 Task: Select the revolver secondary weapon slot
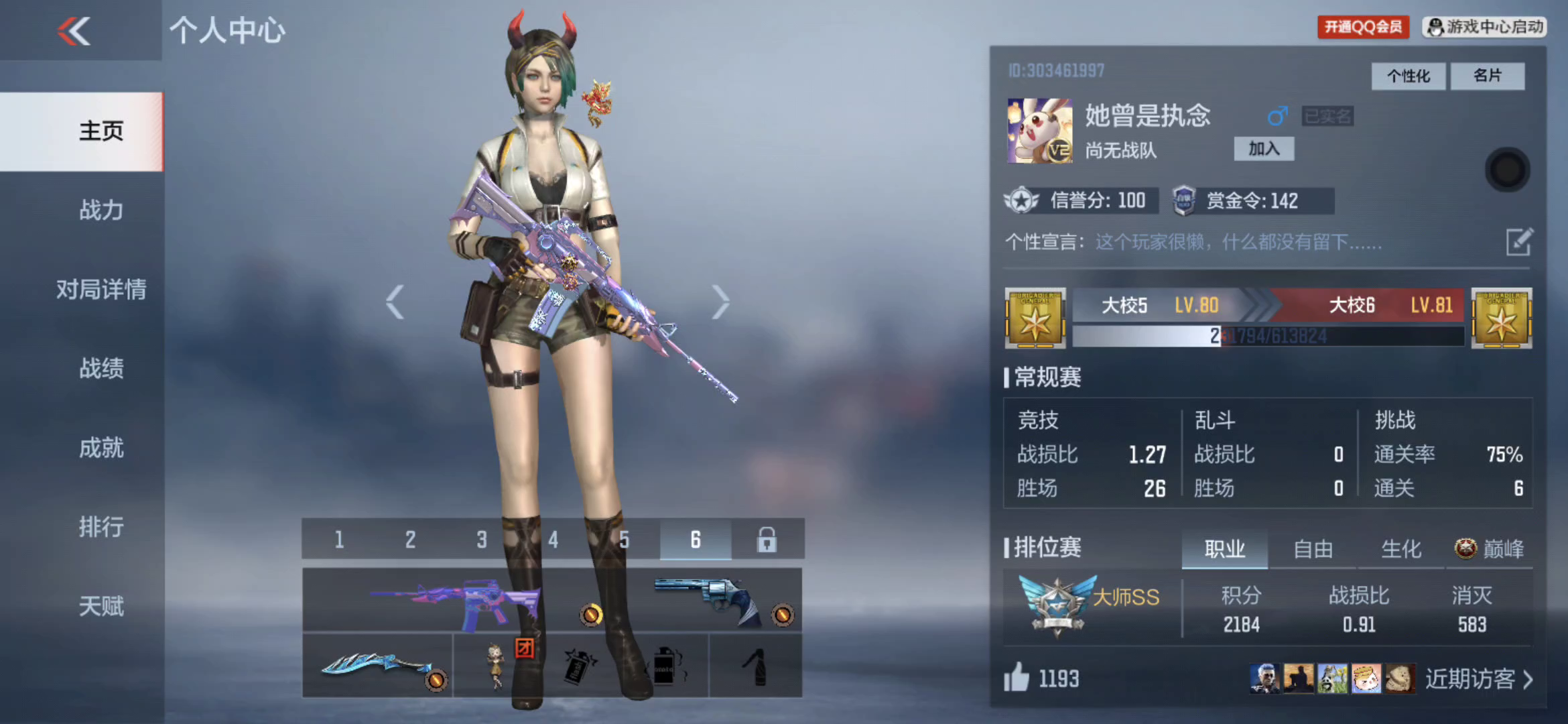click(710, 600)
